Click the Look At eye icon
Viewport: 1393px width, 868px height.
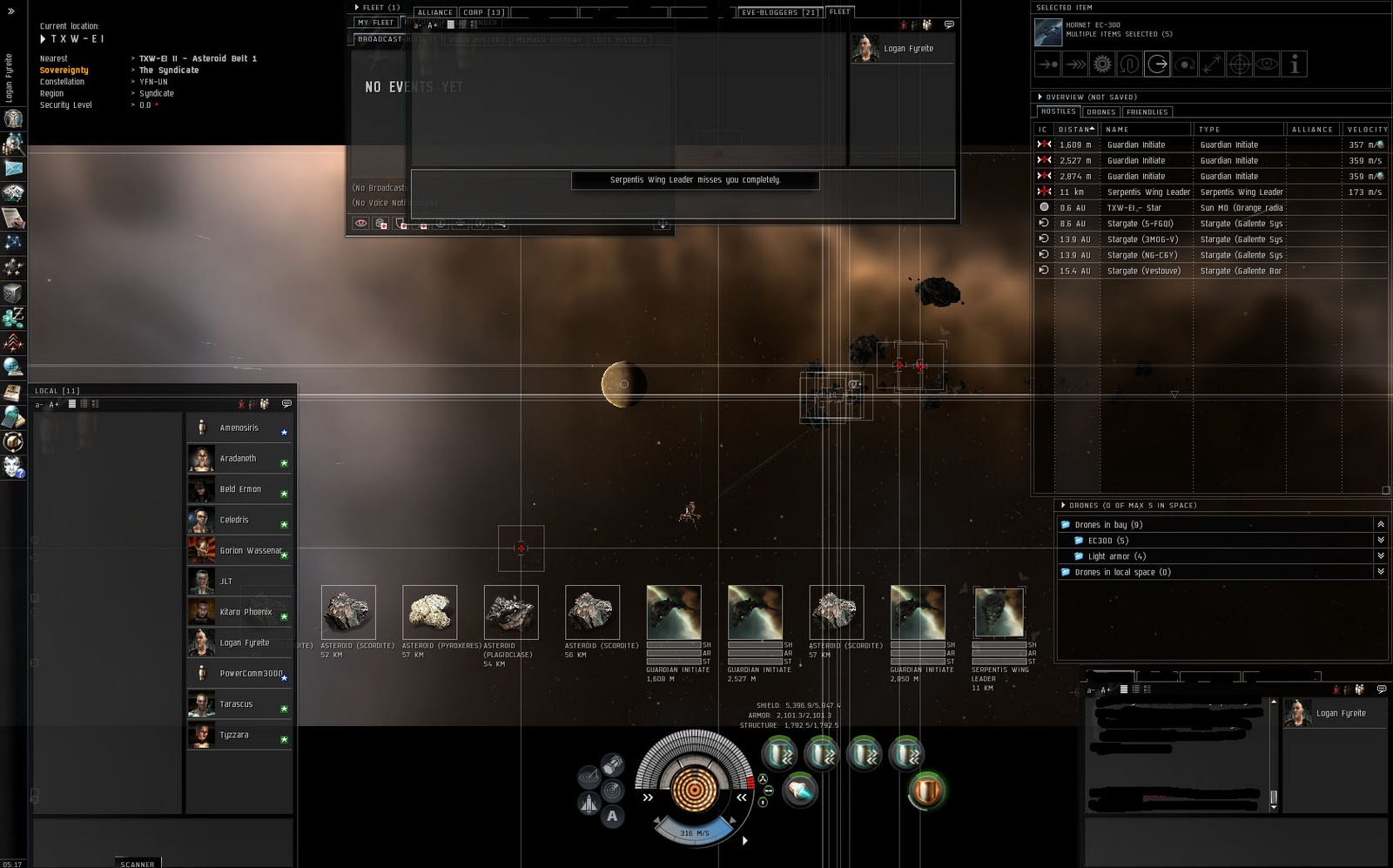[1268, 64]
